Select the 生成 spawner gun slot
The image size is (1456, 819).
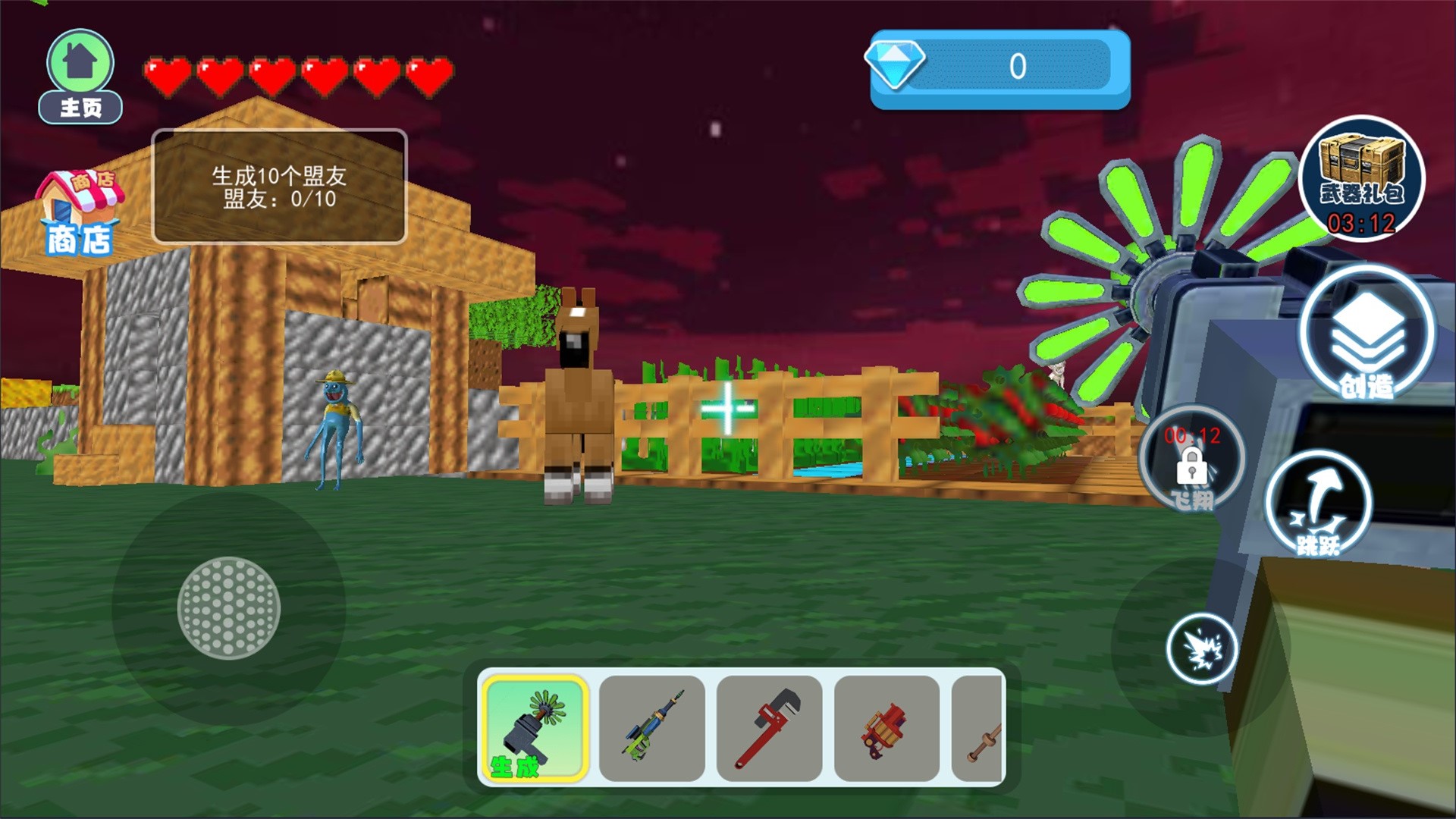click(535, 728)
